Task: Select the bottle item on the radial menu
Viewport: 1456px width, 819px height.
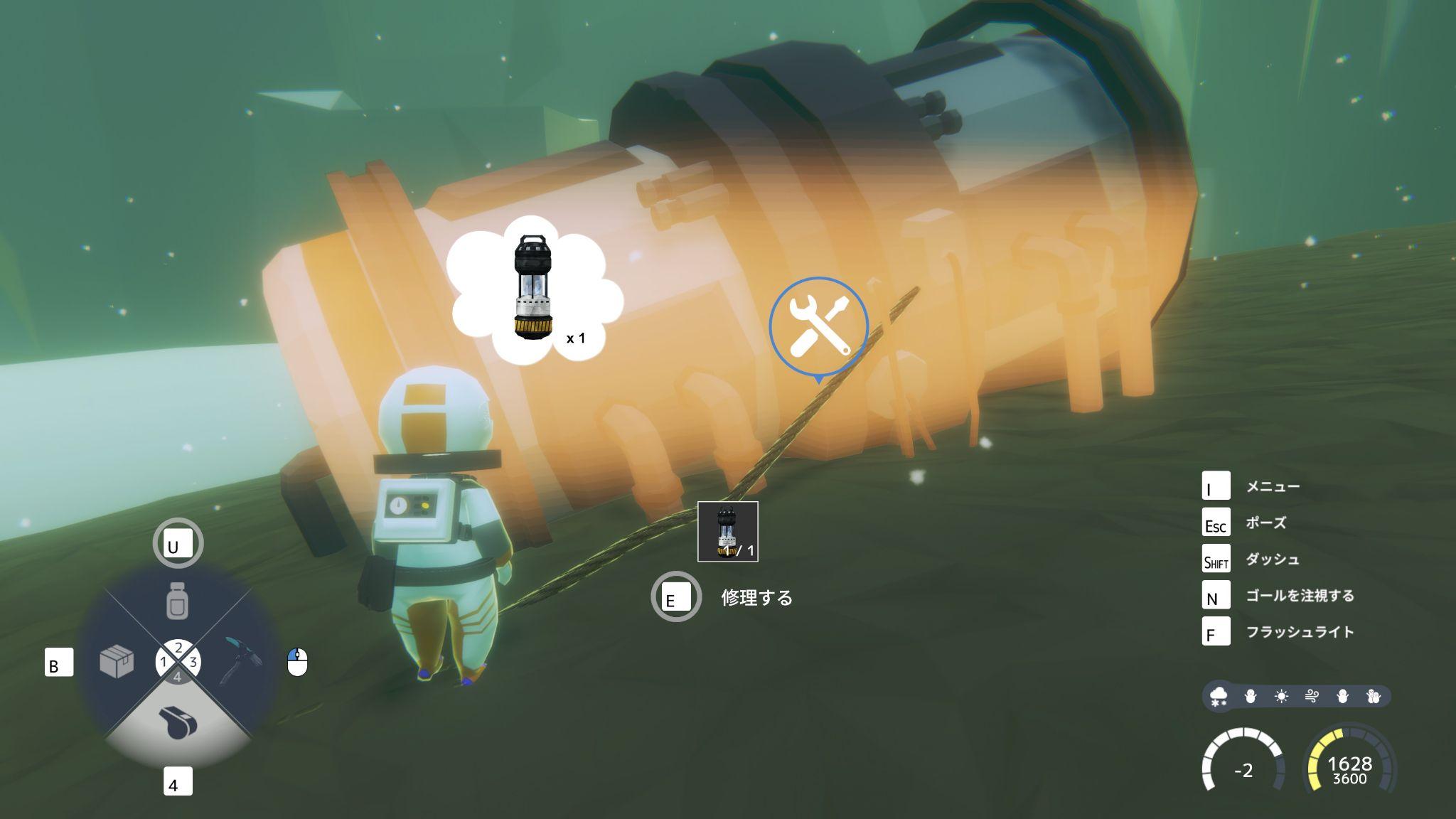Action: point(178,599)
